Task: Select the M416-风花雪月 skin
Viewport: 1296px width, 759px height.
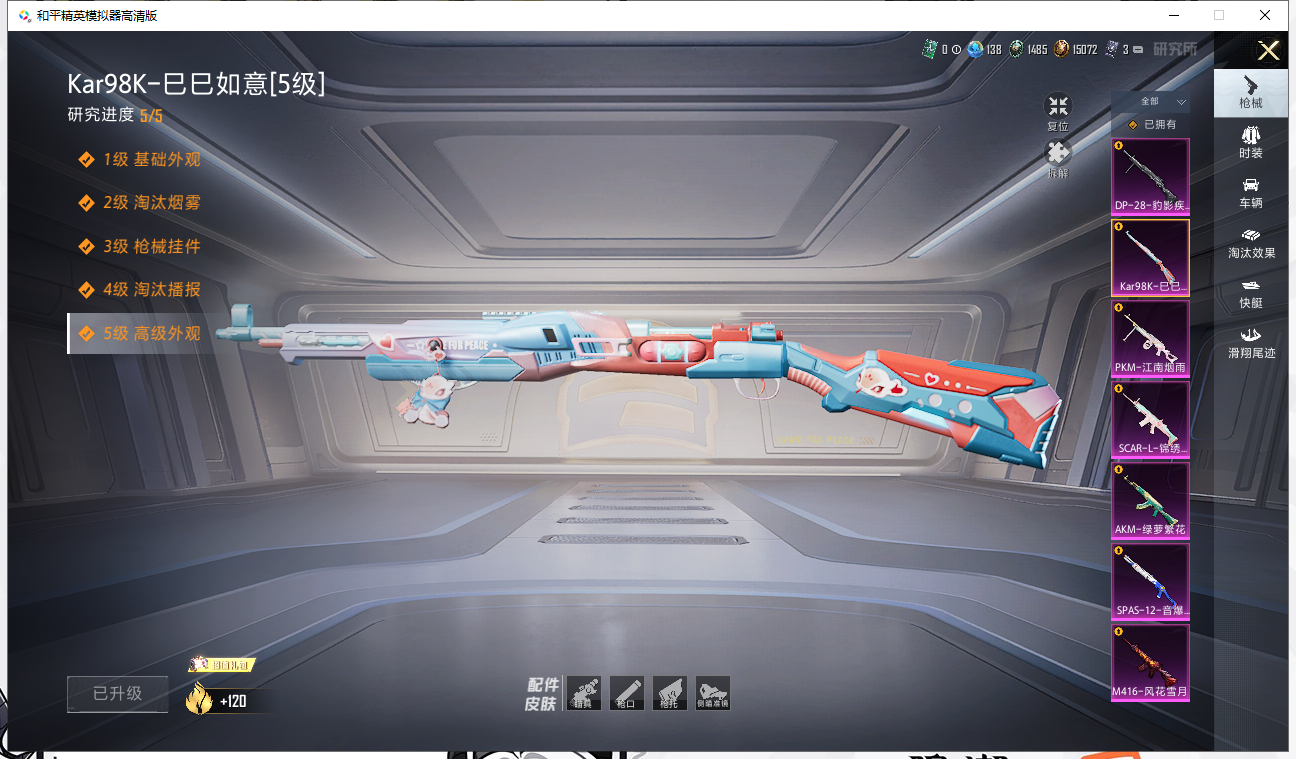Action: 1151,662
